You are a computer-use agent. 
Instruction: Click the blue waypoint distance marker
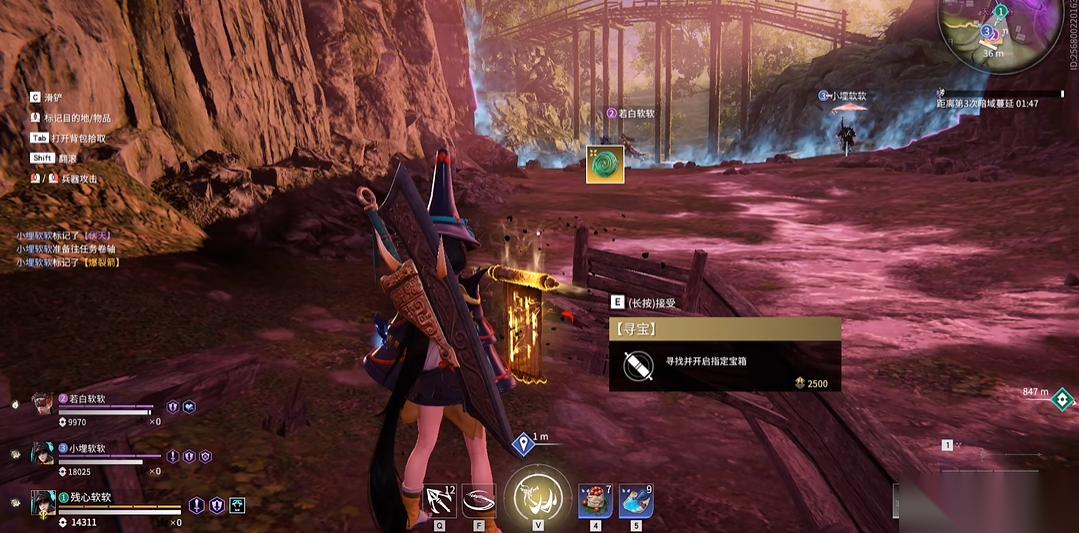tap(522, 444)
